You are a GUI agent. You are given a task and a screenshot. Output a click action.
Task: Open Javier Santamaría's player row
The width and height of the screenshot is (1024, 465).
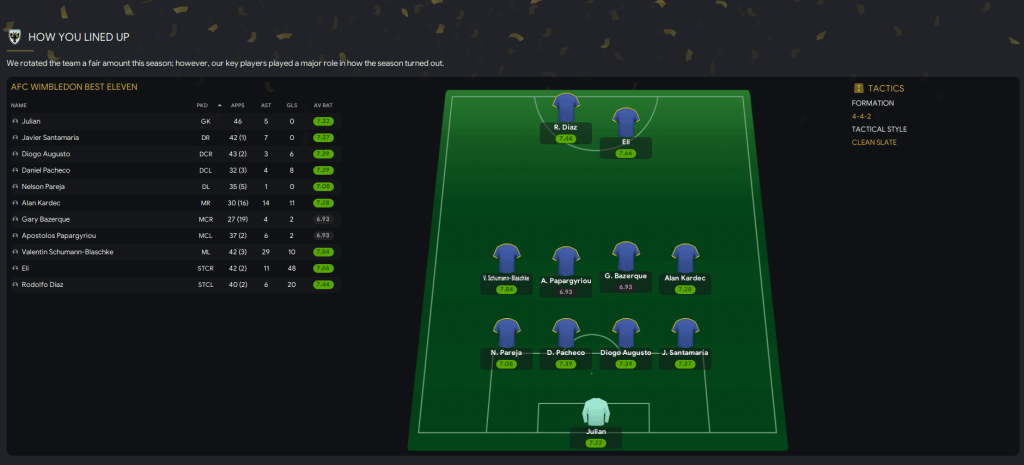click(x=50, y=137)
